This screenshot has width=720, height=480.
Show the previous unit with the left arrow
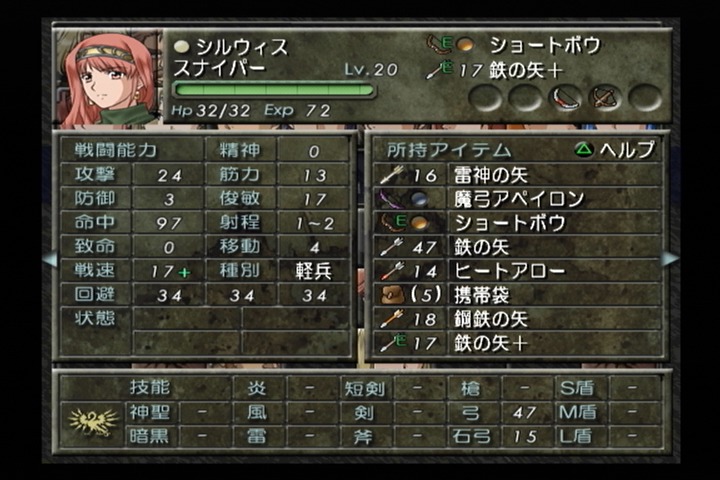[x=48, y=259]
